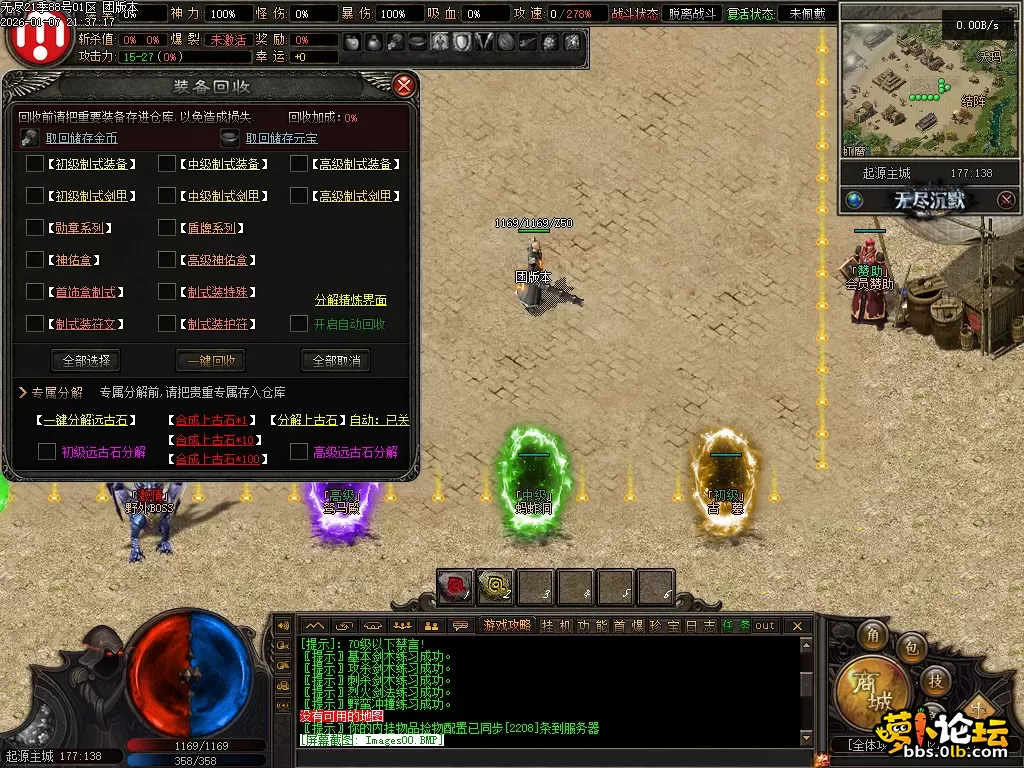Screen dimensions: 1024x768
Task: Open the 取回储存元宝 ingot withdrawal link
Action: (281, 138)
